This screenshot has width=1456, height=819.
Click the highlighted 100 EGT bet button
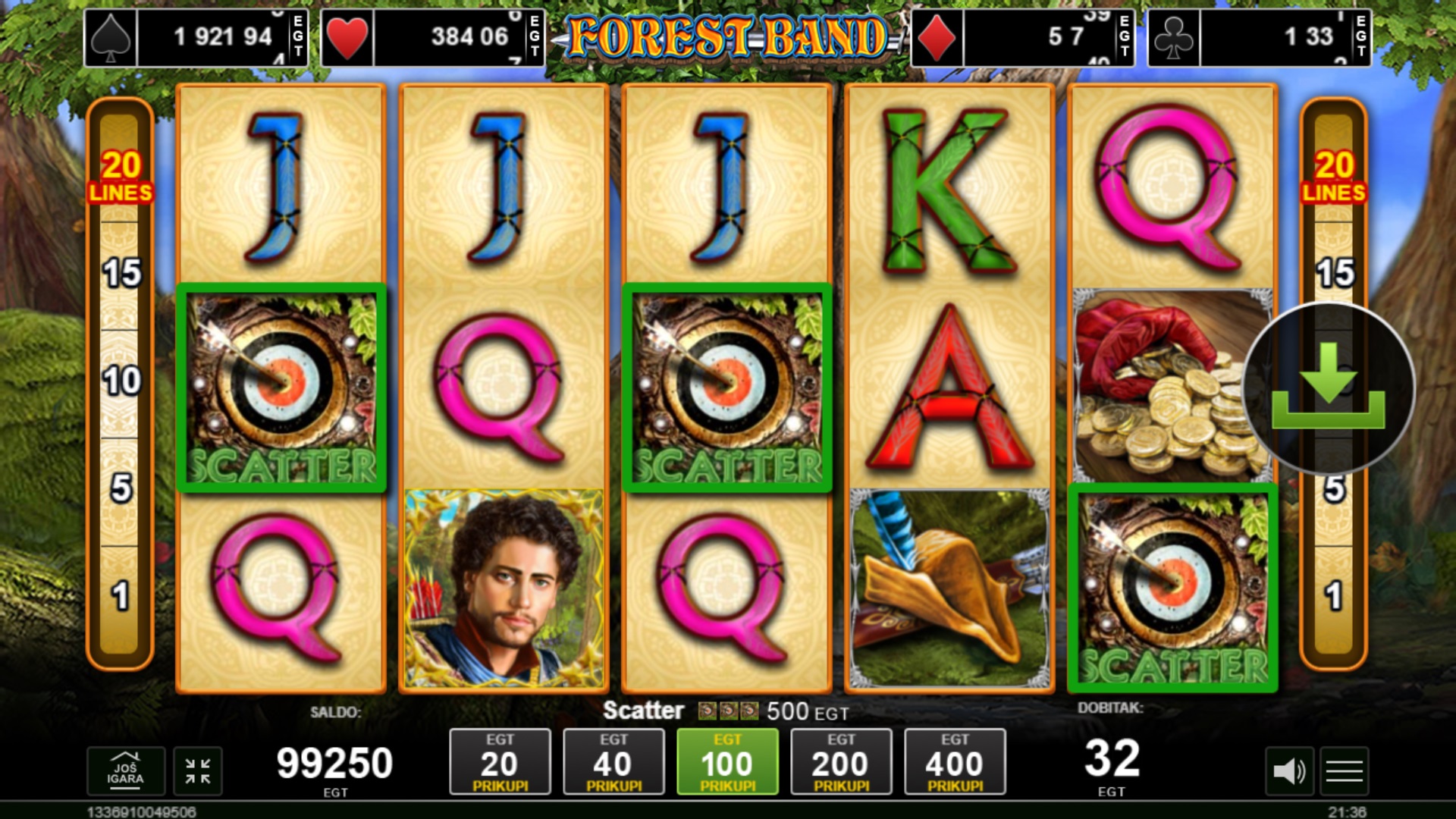click(x=727, y=762)
